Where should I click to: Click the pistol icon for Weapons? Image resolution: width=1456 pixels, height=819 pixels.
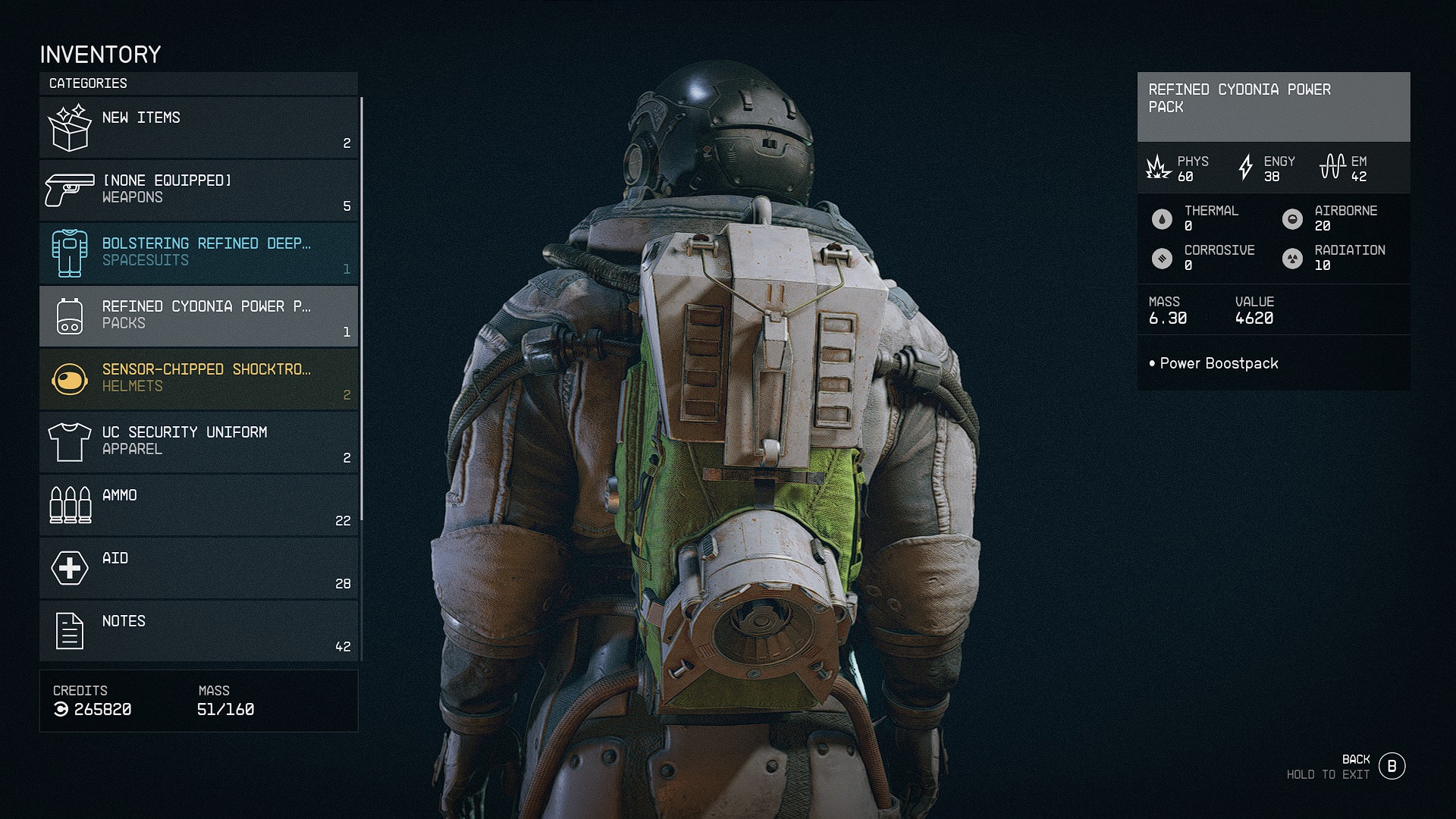[x=71, y=188]
